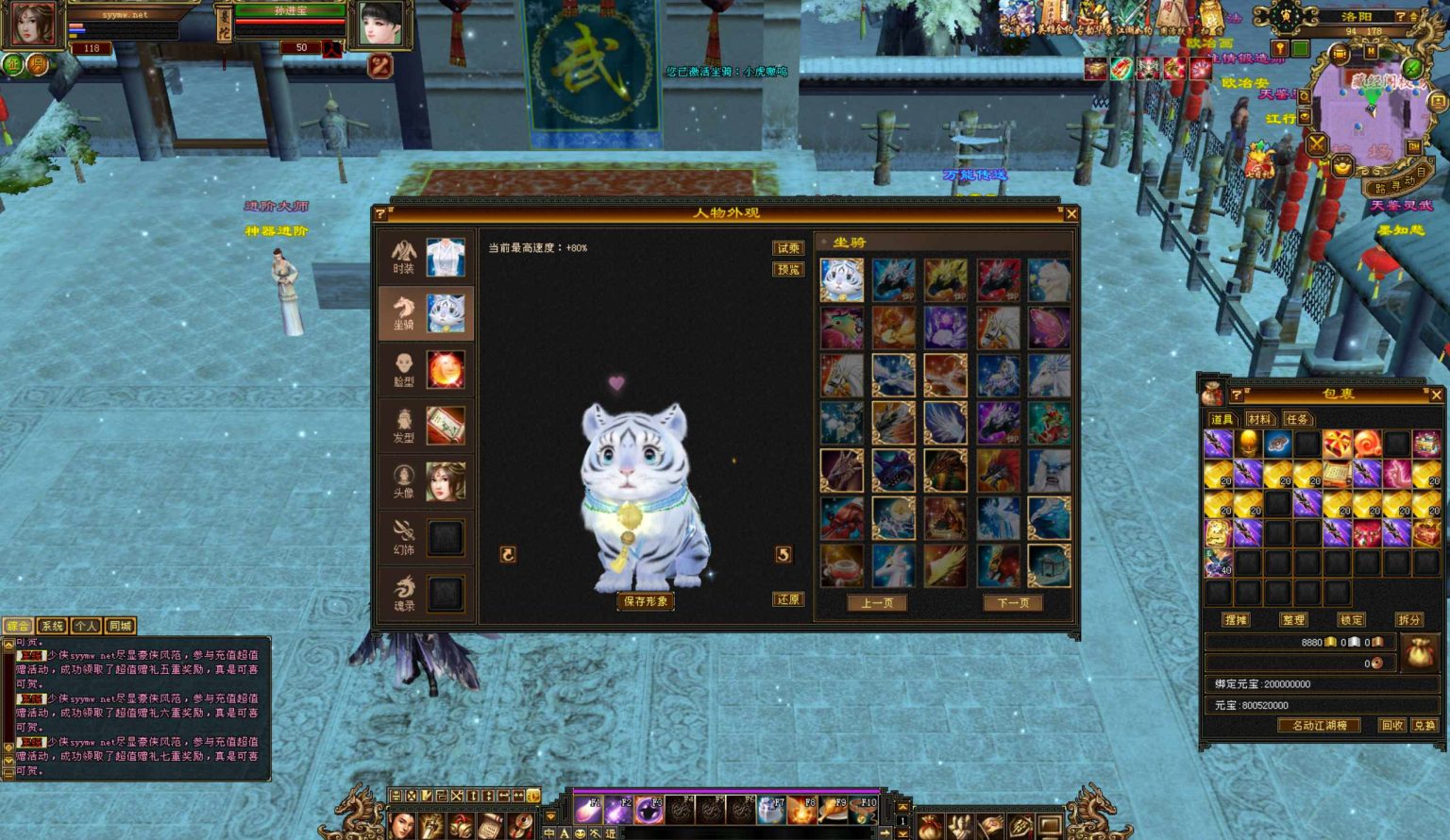Select the white tiger cub mount icon
Image resolution: width=1450 pixels, height=840 pixels.
tap(841, 280)
